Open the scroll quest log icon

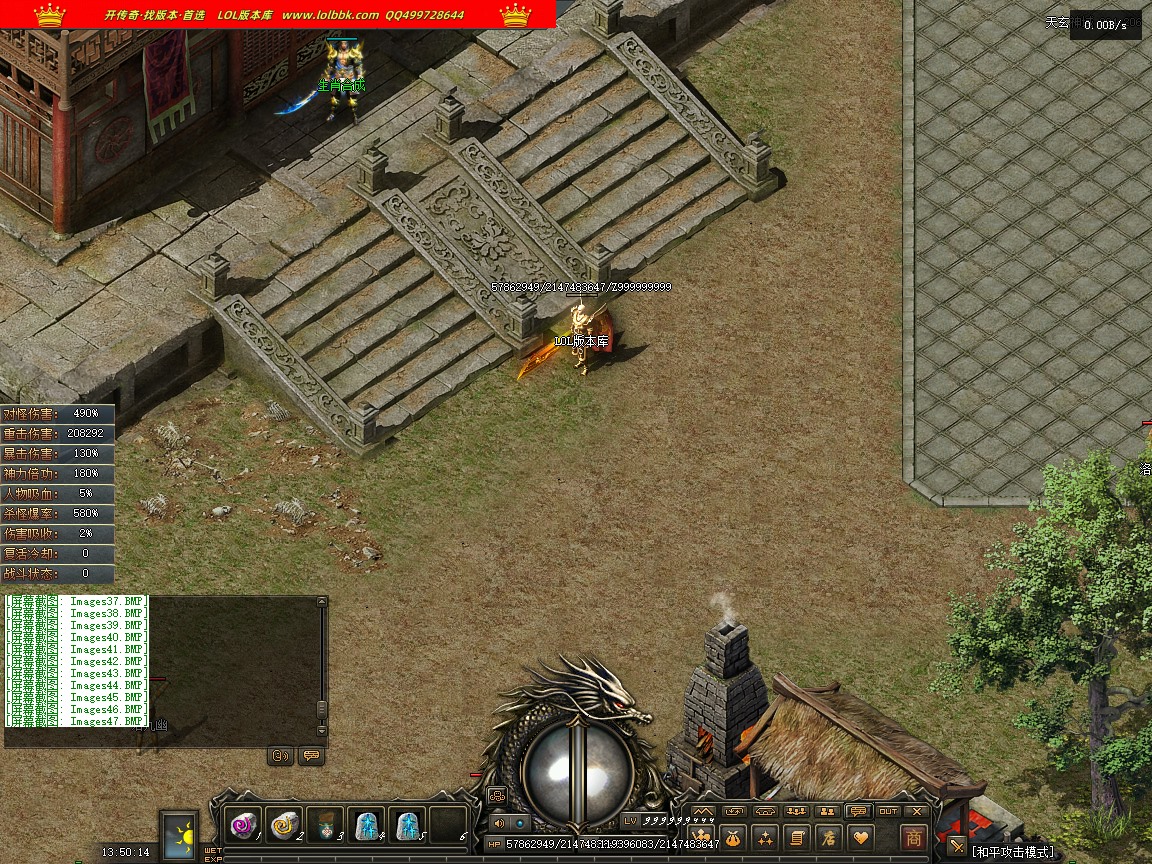[797, 837]
